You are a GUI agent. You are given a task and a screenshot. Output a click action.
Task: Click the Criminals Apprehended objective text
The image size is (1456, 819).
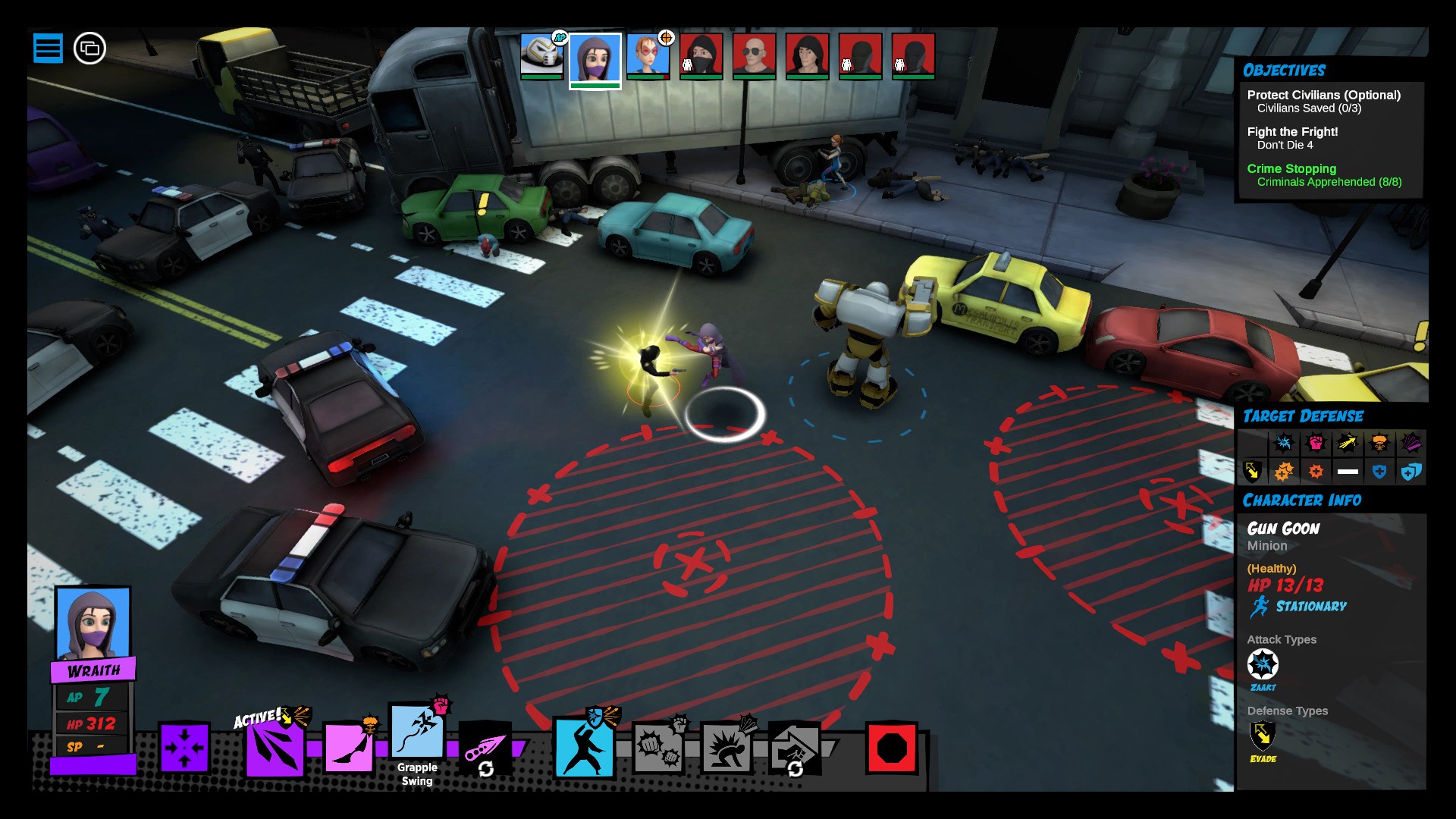click(1329, 183)
